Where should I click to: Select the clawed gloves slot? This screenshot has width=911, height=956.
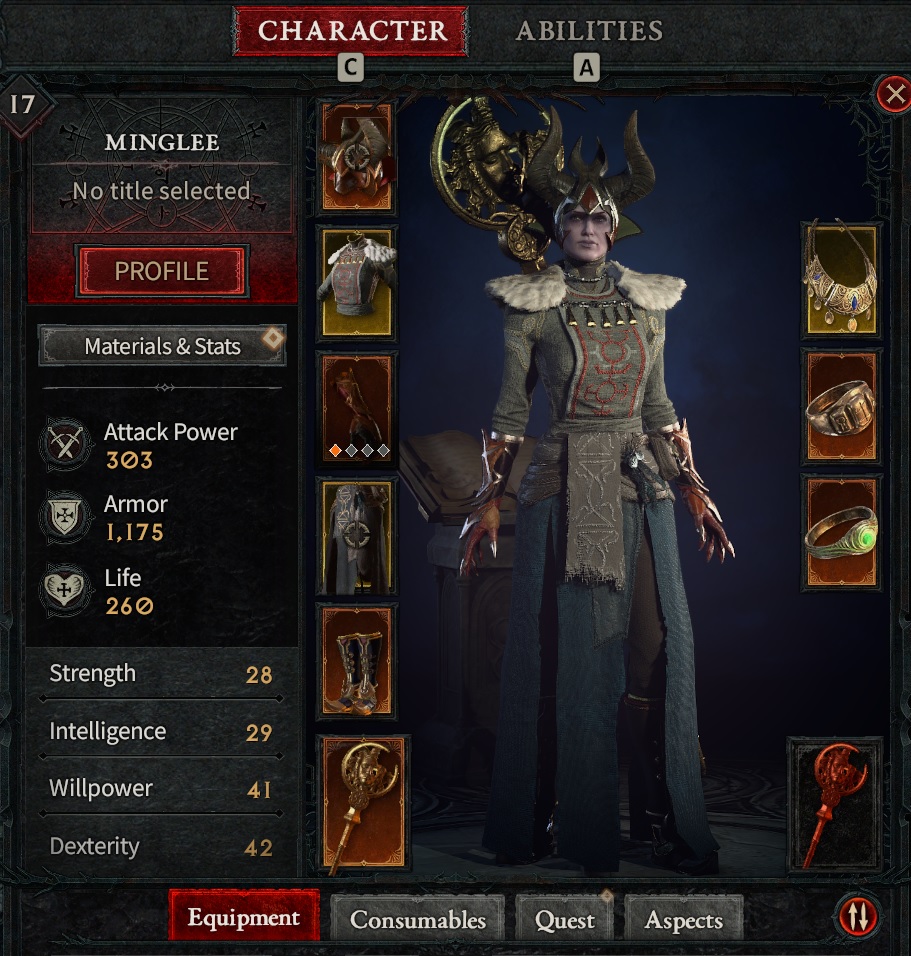(x=356, y=408)
